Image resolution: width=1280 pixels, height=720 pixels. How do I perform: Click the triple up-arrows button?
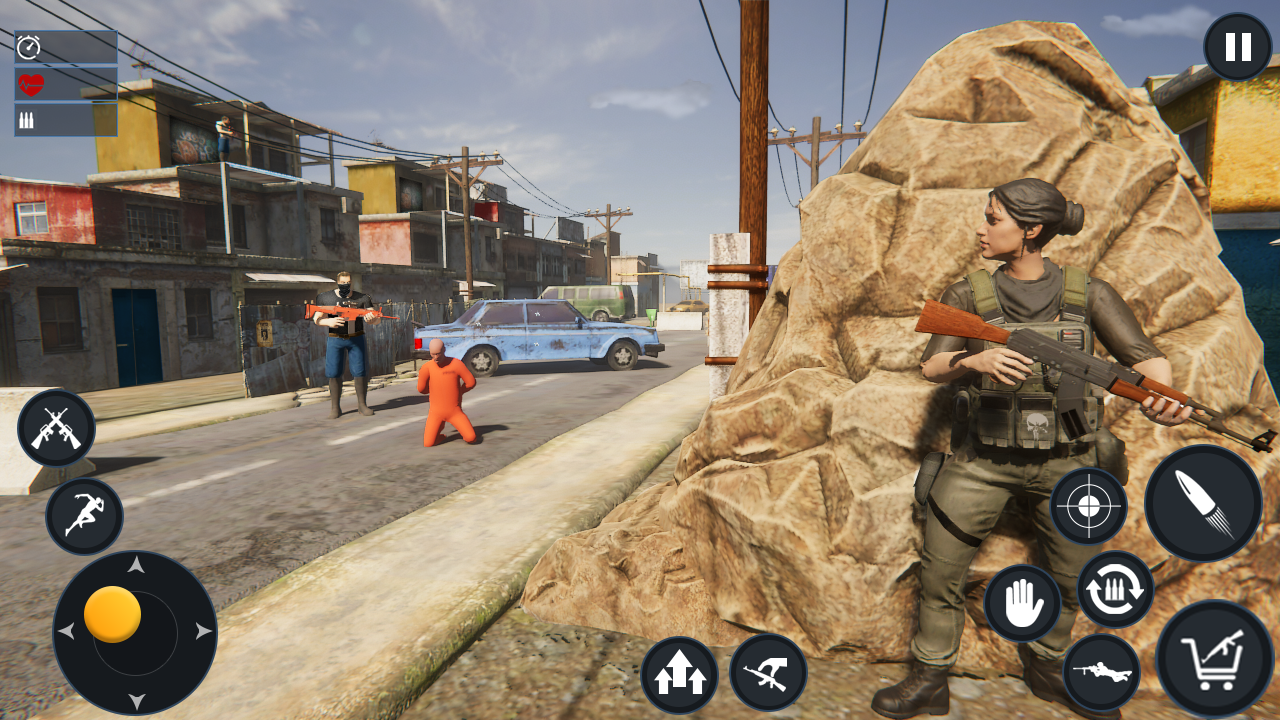680,675
